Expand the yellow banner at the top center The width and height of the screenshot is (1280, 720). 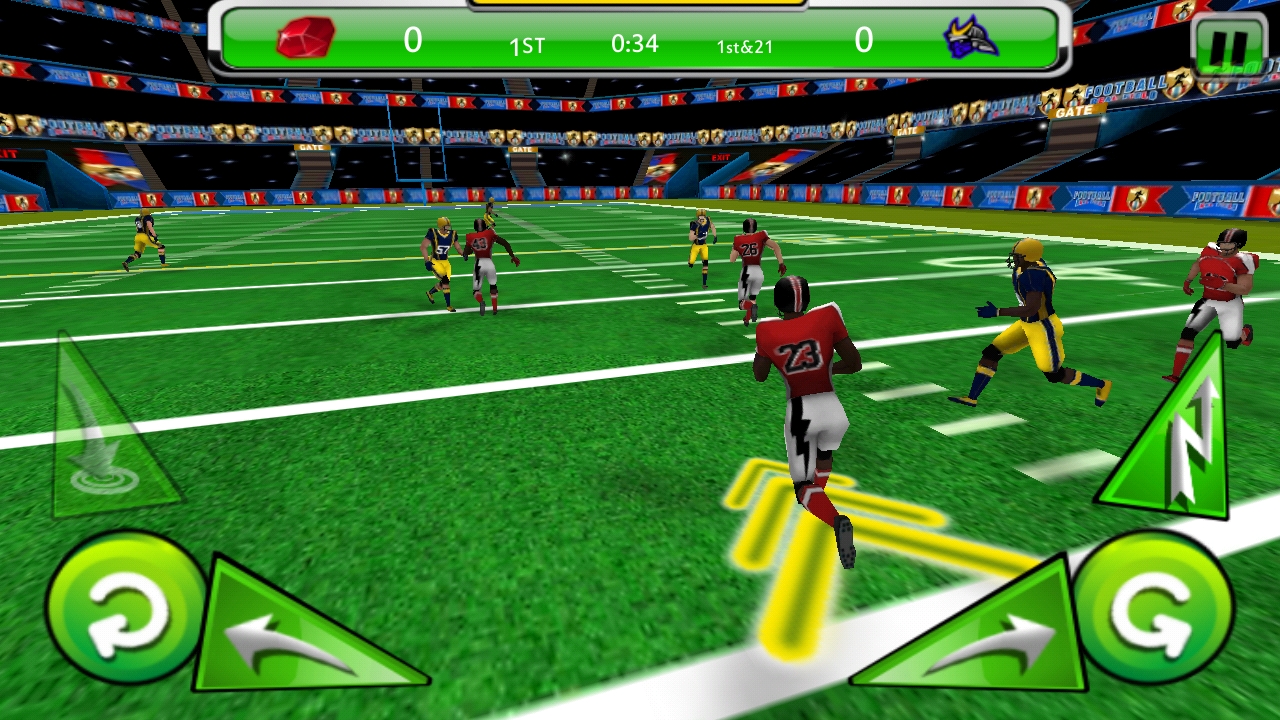640,5
